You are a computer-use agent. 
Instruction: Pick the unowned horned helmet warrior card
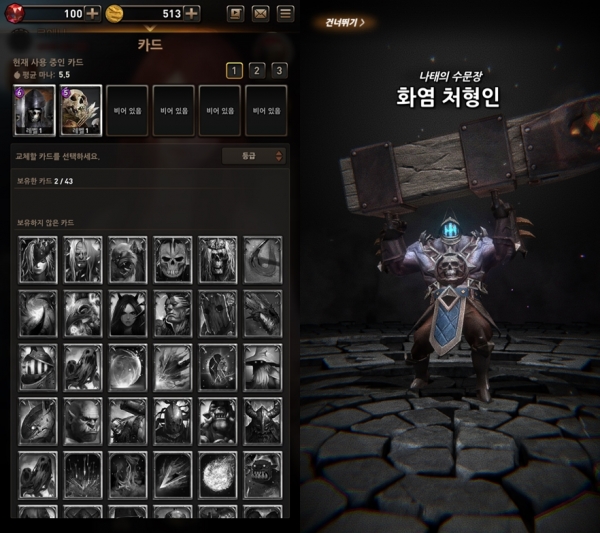coord(263,421)
